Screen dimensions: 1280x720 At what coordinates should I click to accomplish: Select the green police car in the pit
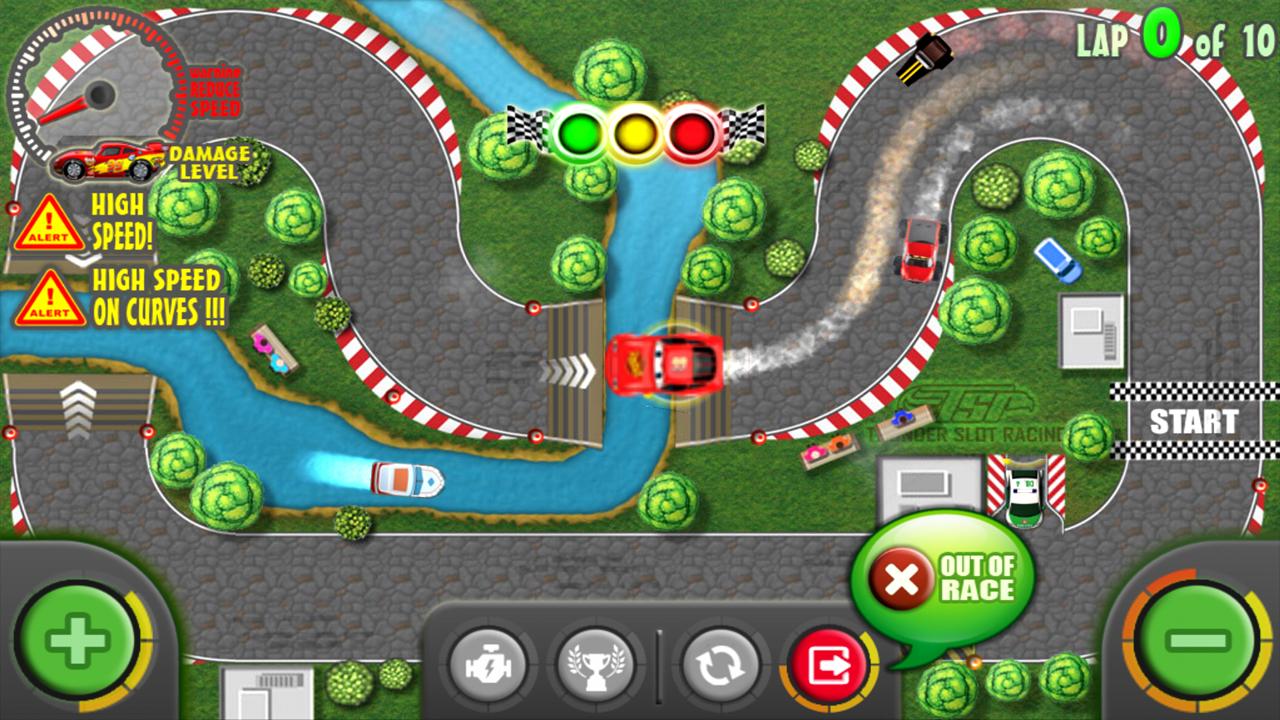pyautogui.click(x=1026, y=489)
